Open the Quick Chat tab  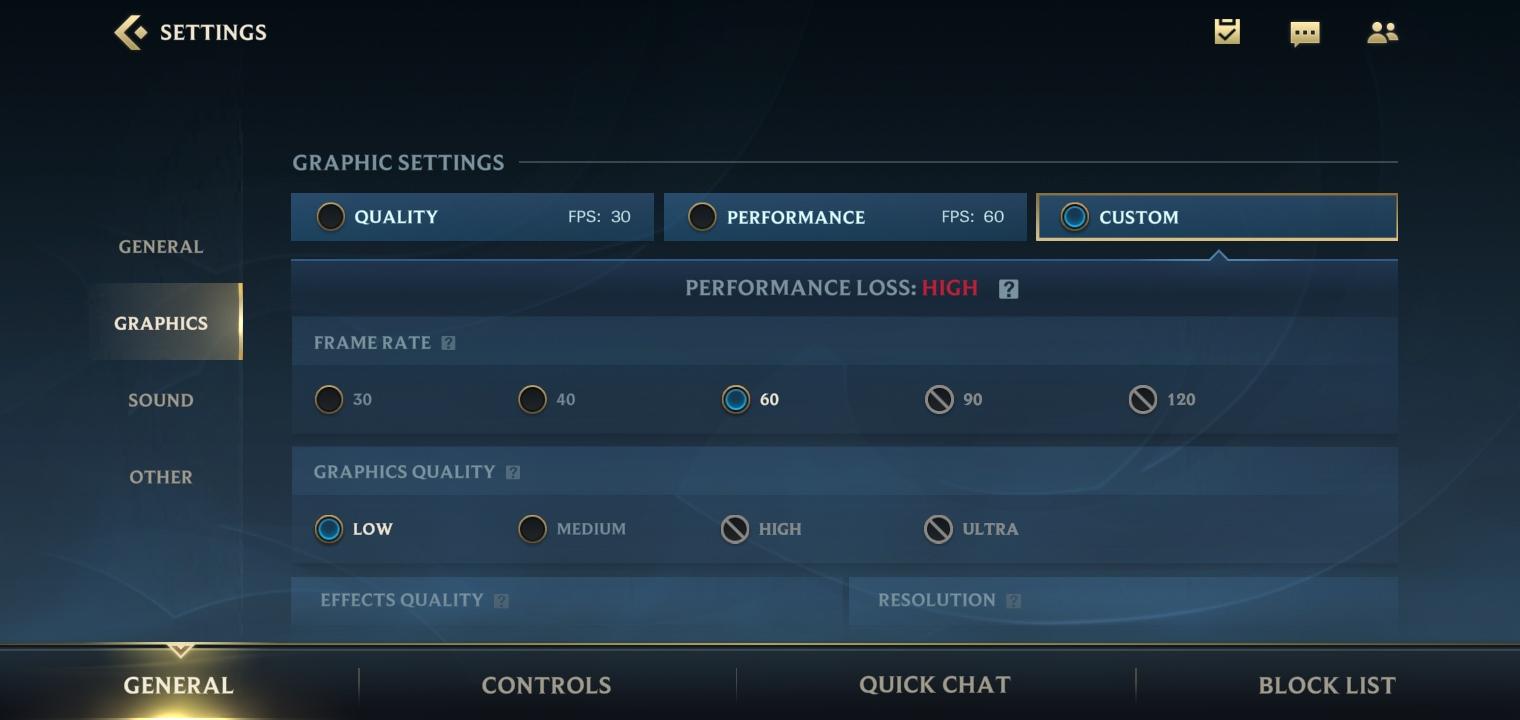935,685
